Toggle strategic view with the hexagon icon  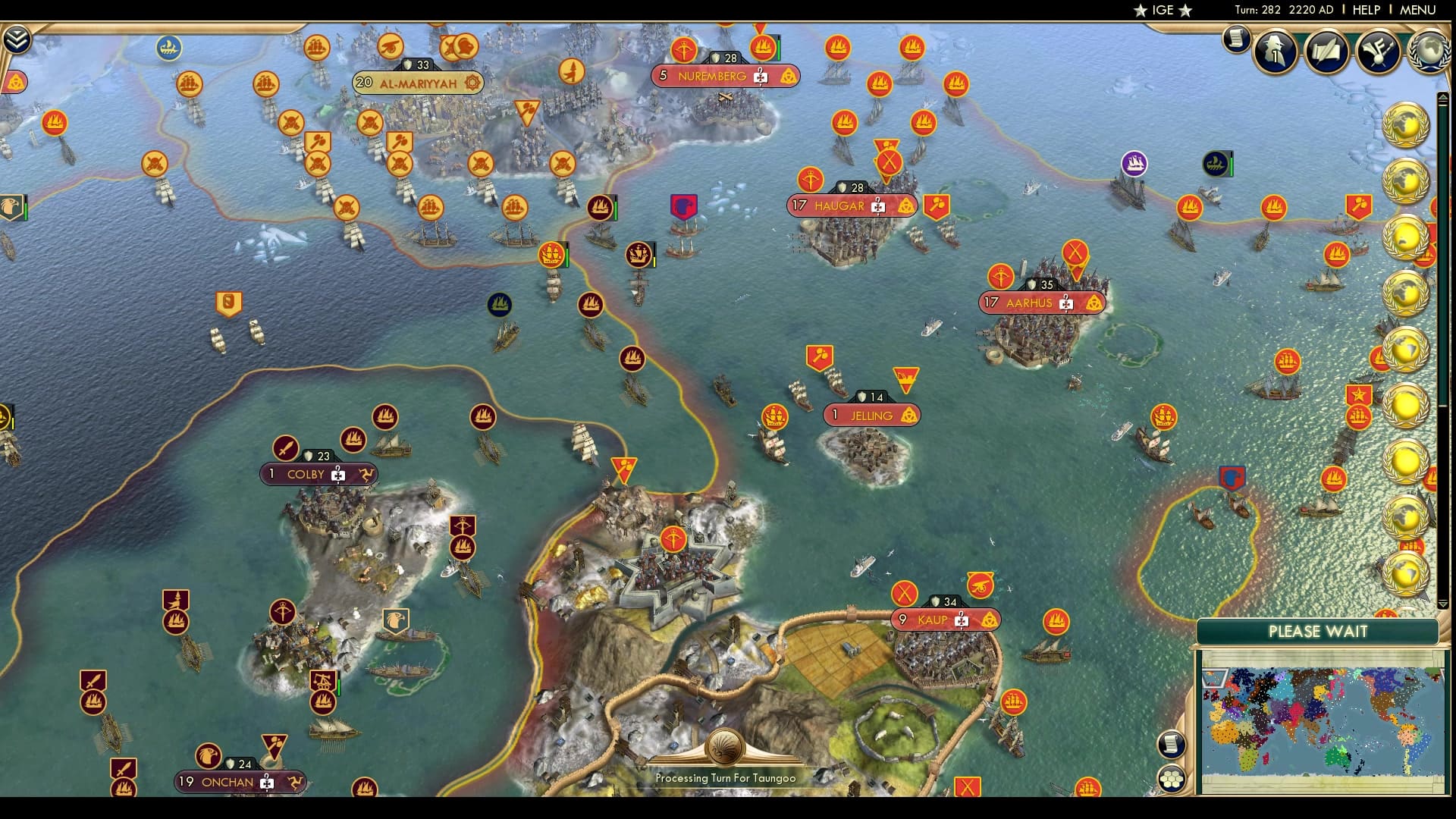point(1172,777)
